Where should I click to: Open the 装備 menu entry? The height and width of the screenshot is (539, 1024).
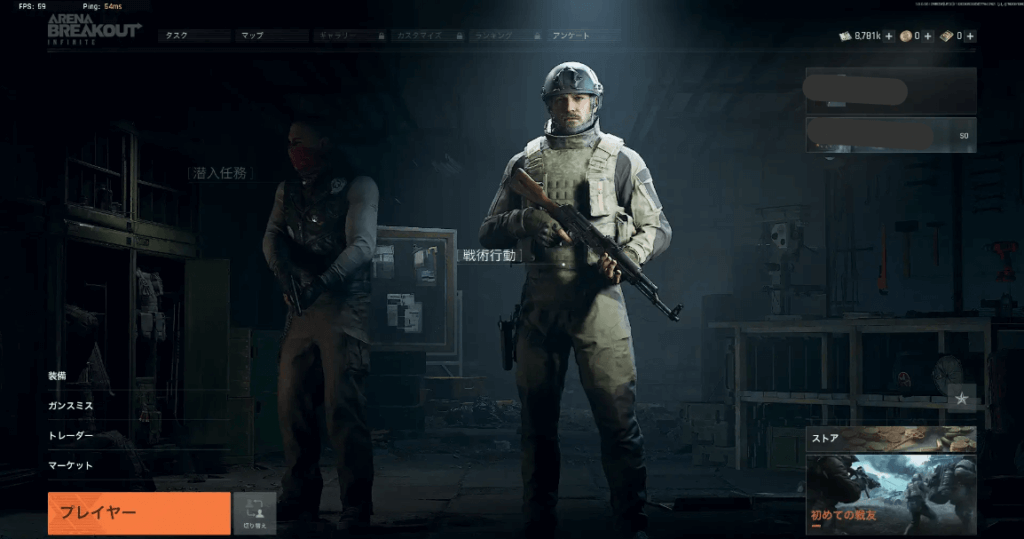coord(58,376)
